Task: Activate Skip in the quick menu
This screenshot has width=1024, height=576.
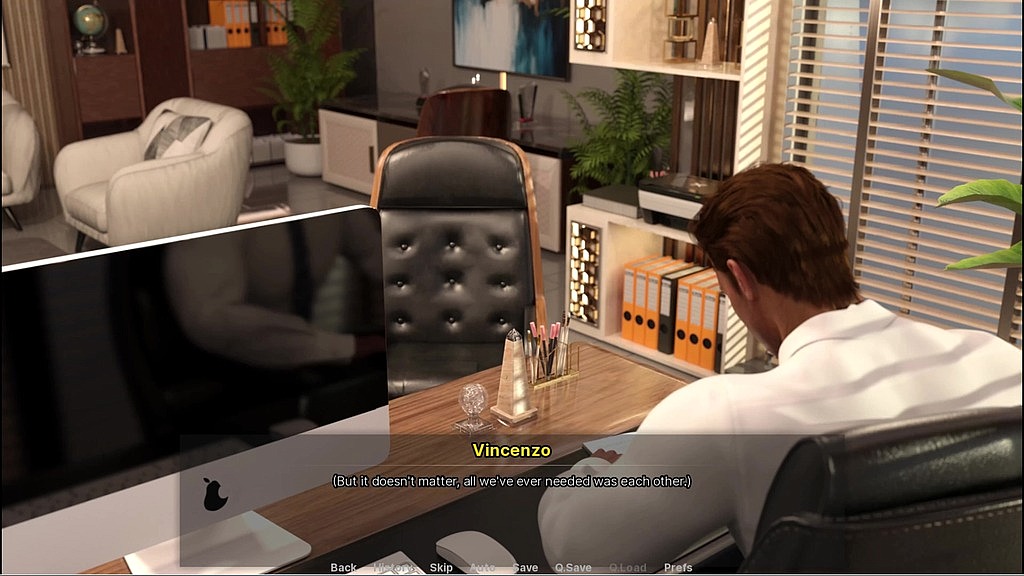Action: coord(441,567)
